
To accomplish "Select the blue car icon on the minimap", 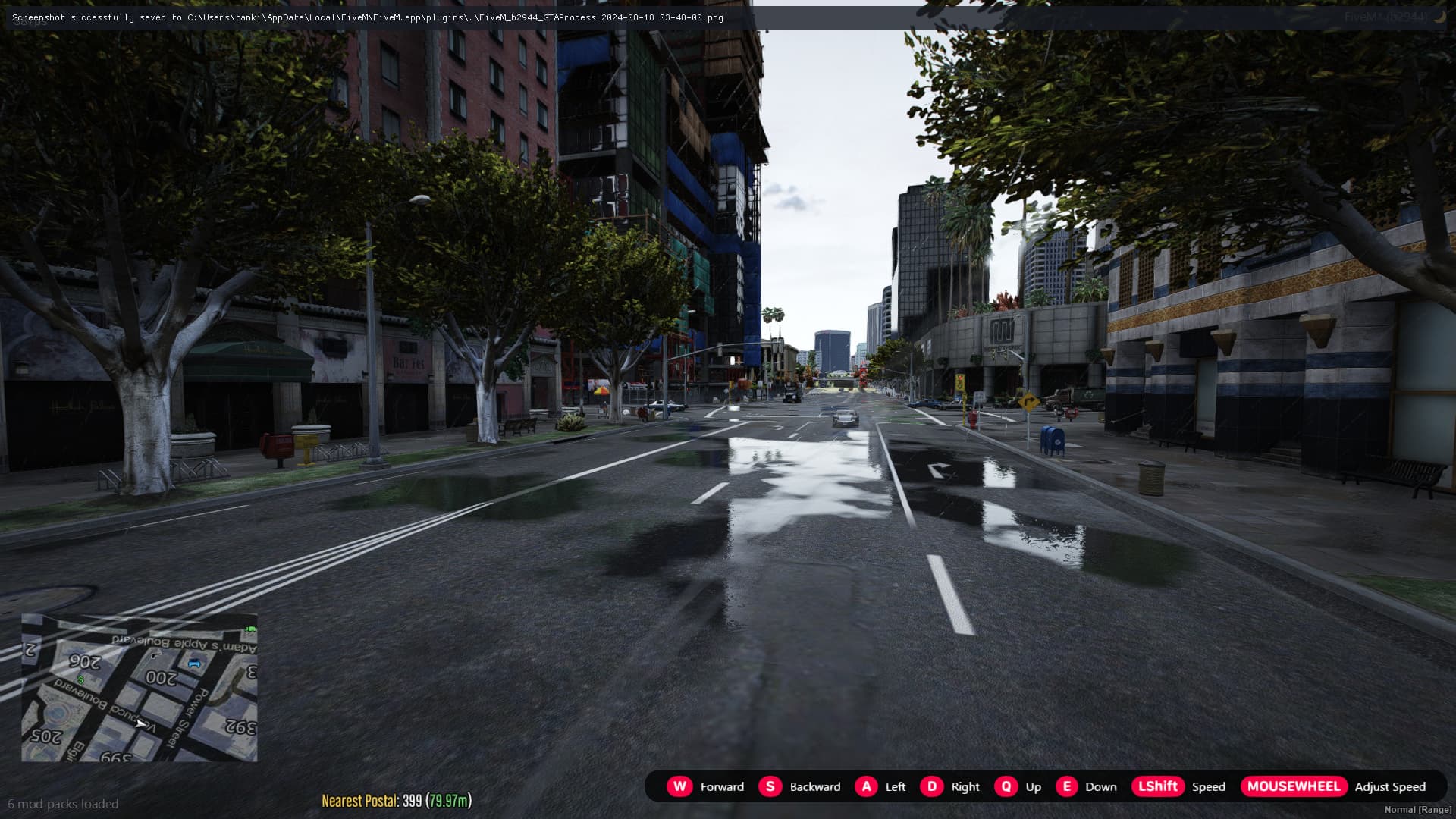I will click(194, 663).
